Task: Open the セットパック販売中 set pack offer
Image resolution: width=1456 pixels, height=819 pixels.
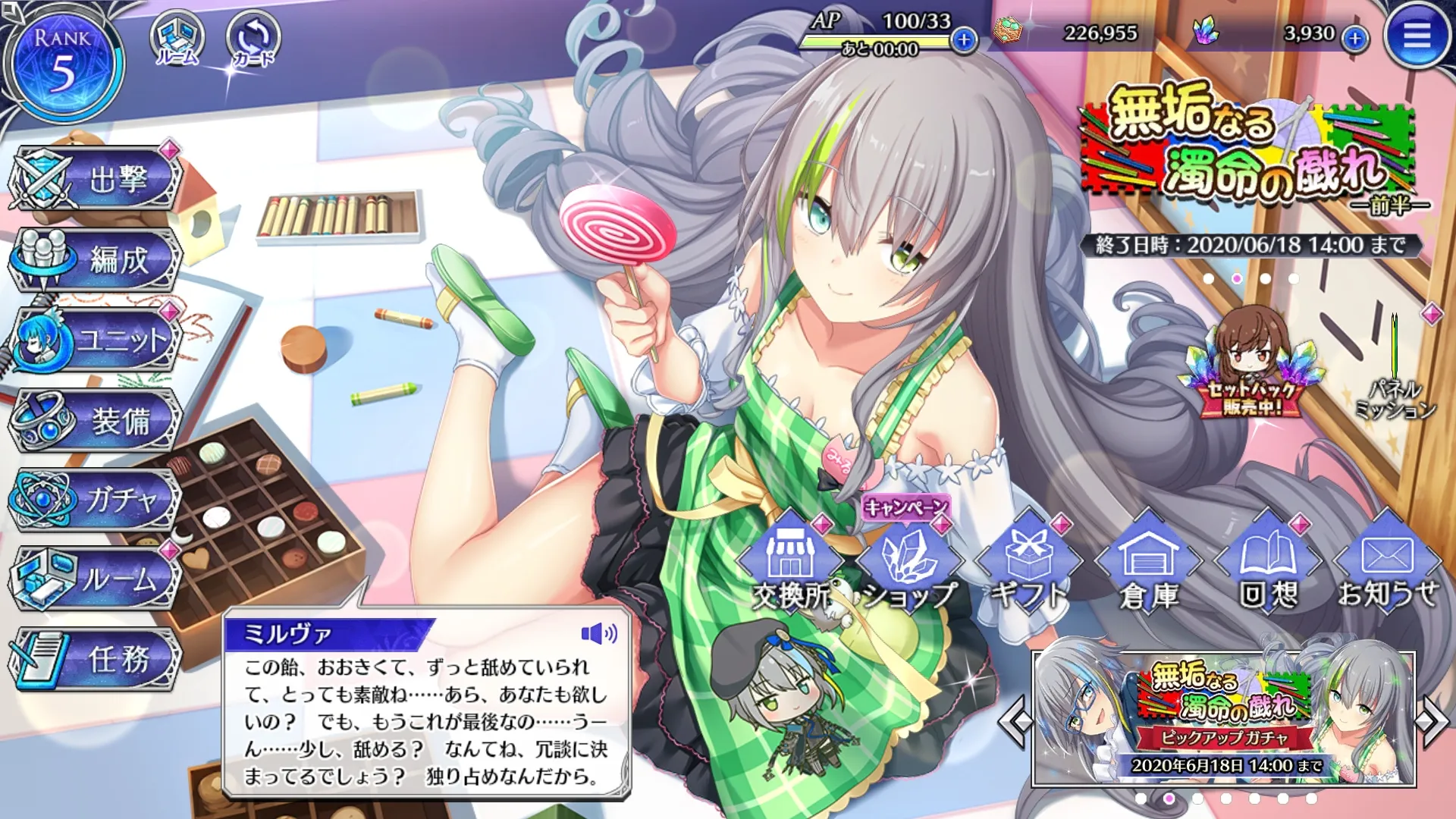Action: point(1251,362)
